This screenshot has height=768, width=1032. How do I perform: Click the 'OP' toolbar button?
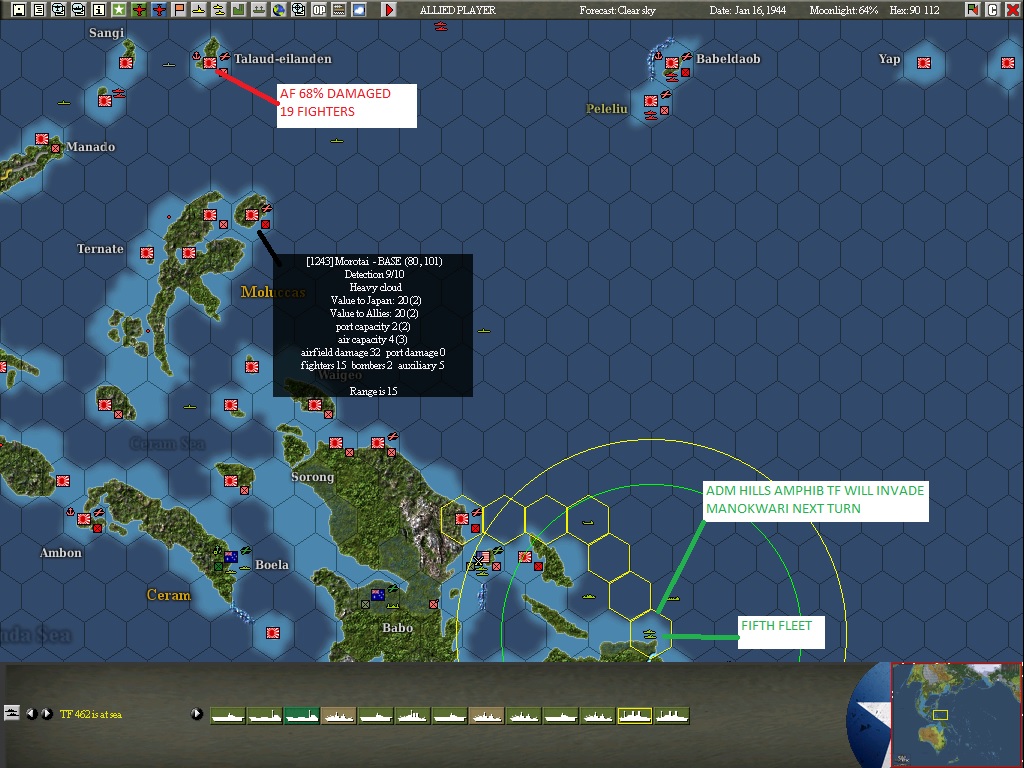(319, 10)
